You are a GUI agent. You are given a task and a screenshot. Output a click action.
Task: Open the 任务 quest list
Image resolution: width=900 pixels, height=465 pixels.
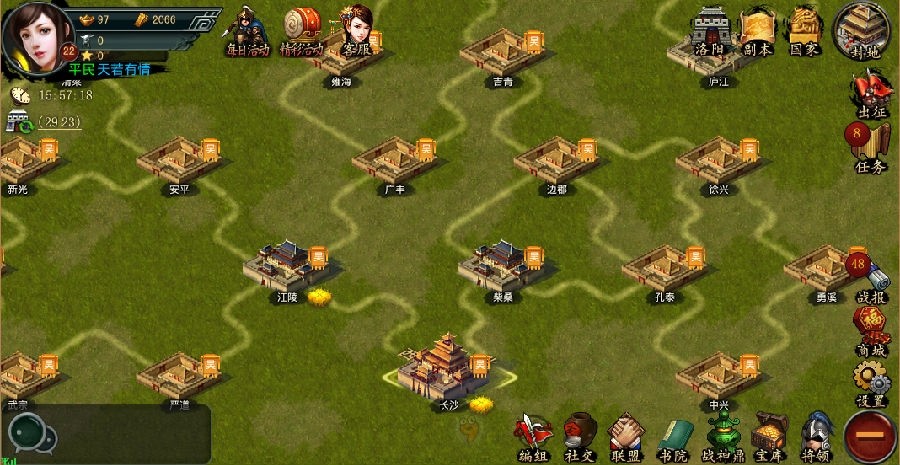[x=869, y=147]
